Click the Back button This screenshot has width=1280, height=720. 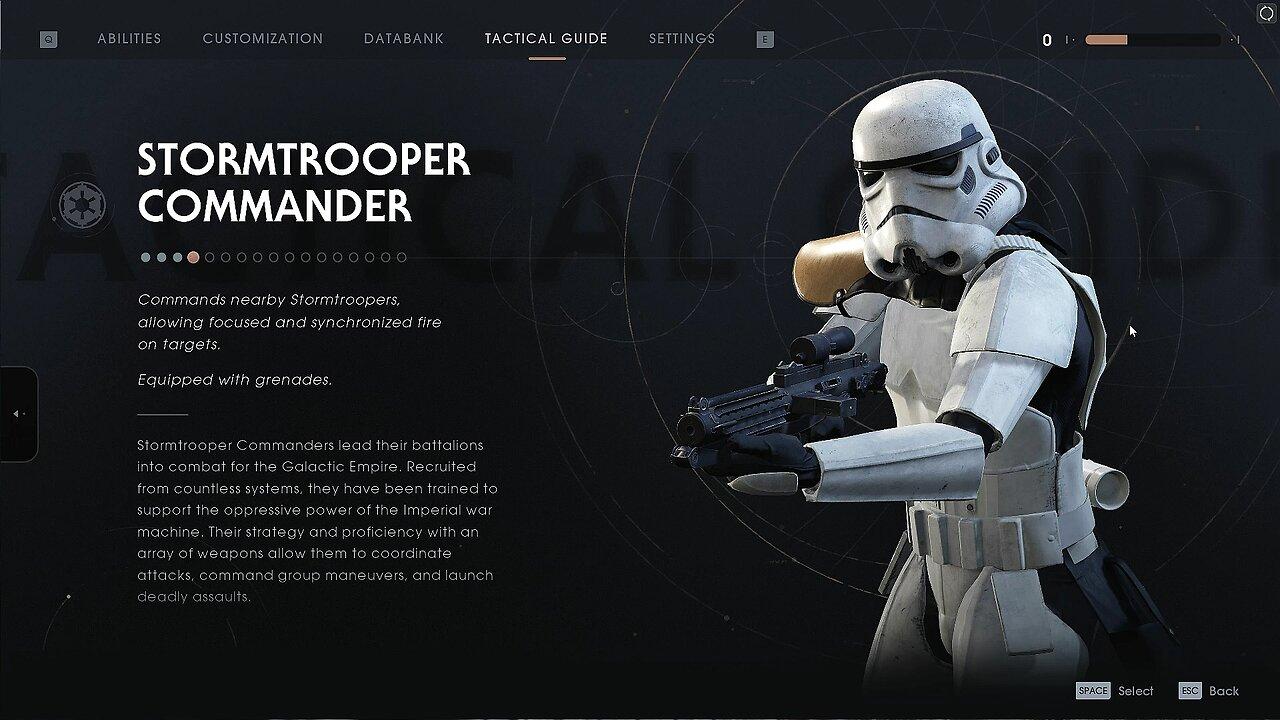(x=1225, y=690)
